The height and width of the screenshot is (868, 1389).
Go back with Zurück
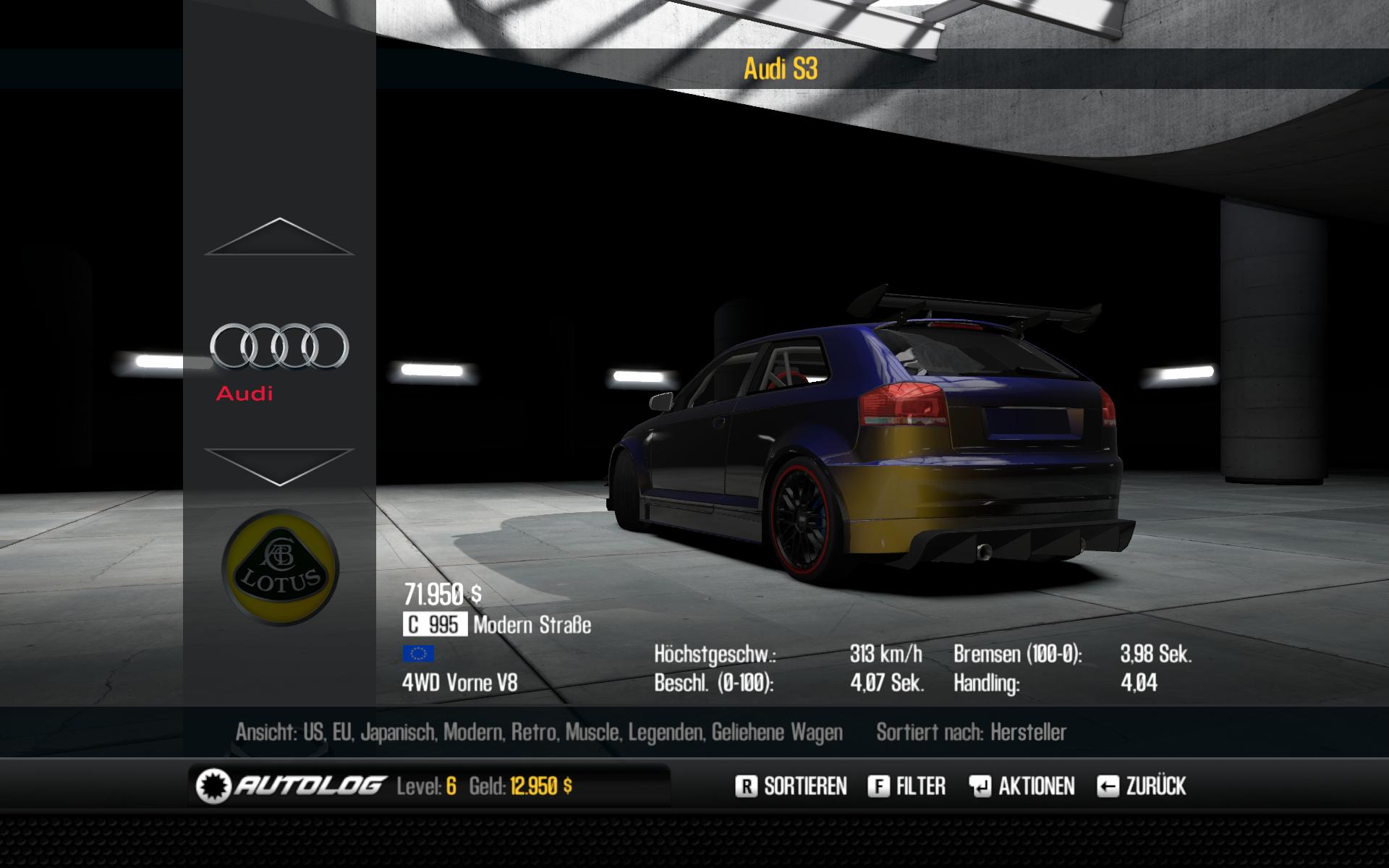(1142, 786)
